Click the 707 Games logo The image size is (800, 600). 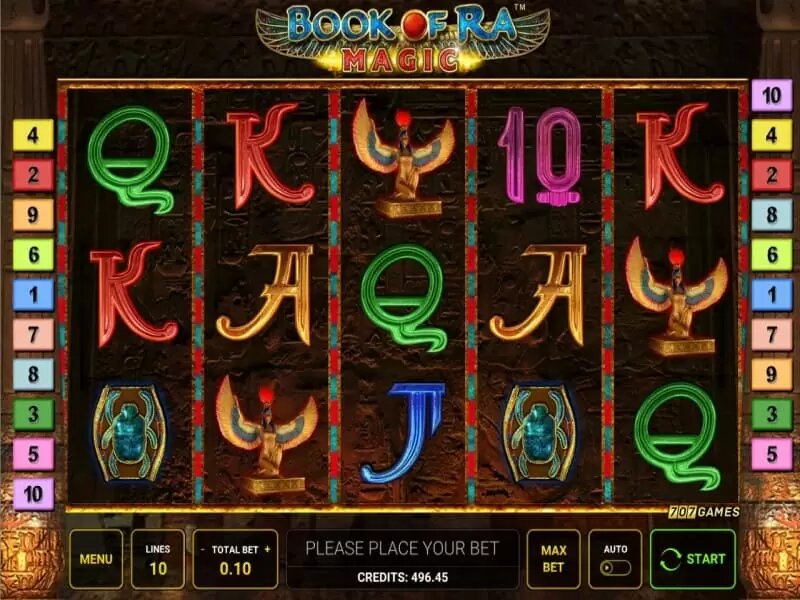click(x=703, y=512)
